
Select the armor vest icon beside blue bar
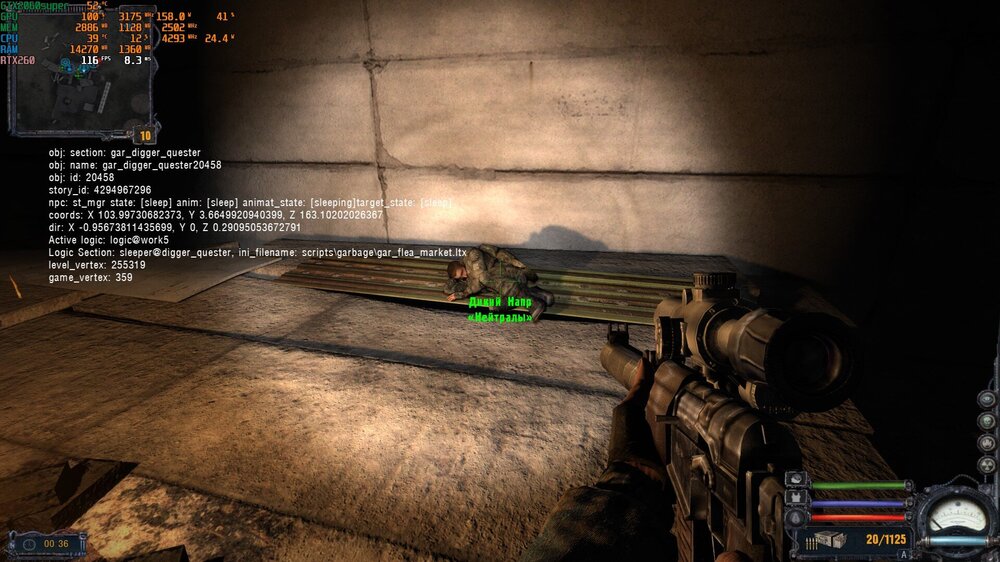(x=797, y=498)
